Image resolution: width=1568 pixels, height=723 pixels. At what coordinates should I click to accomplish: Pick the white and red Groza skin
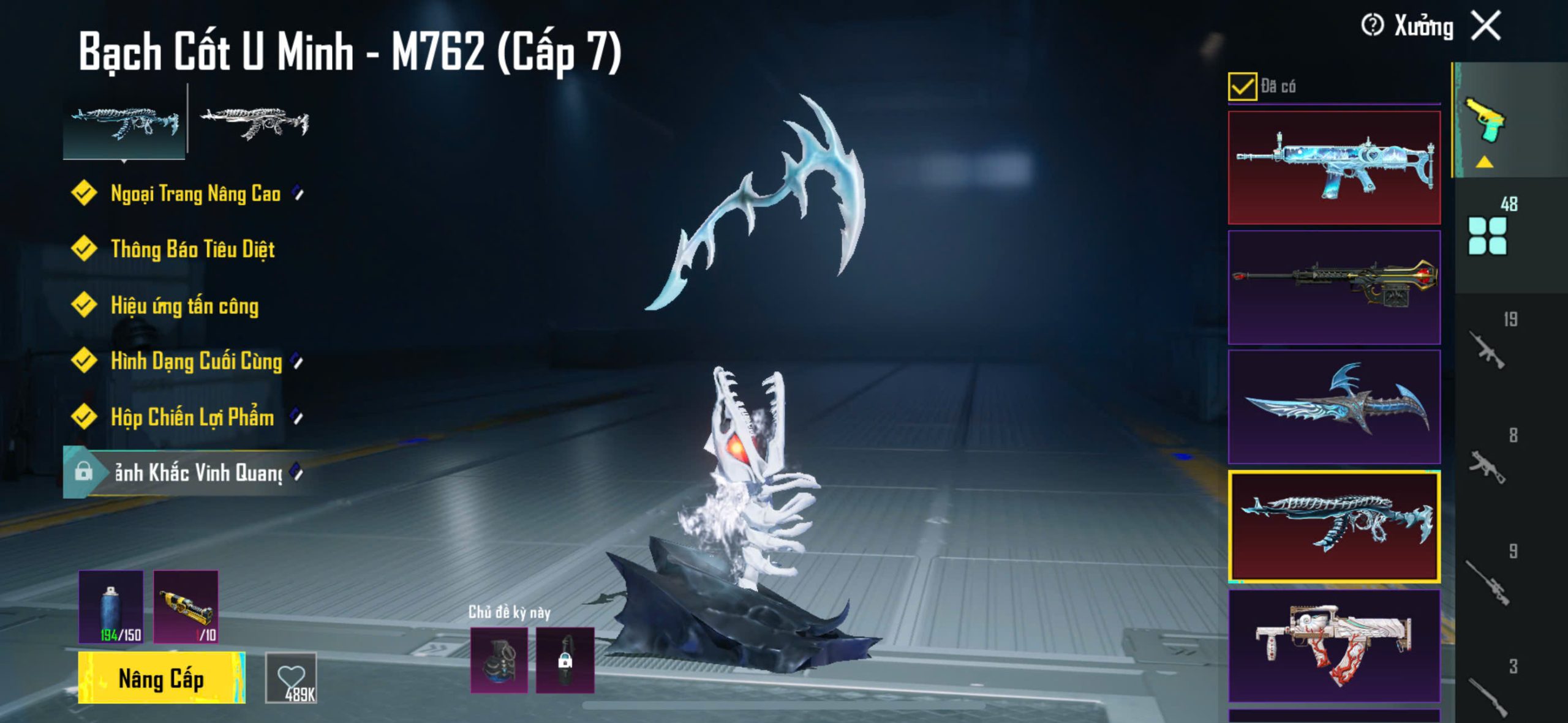point(1334,646)
